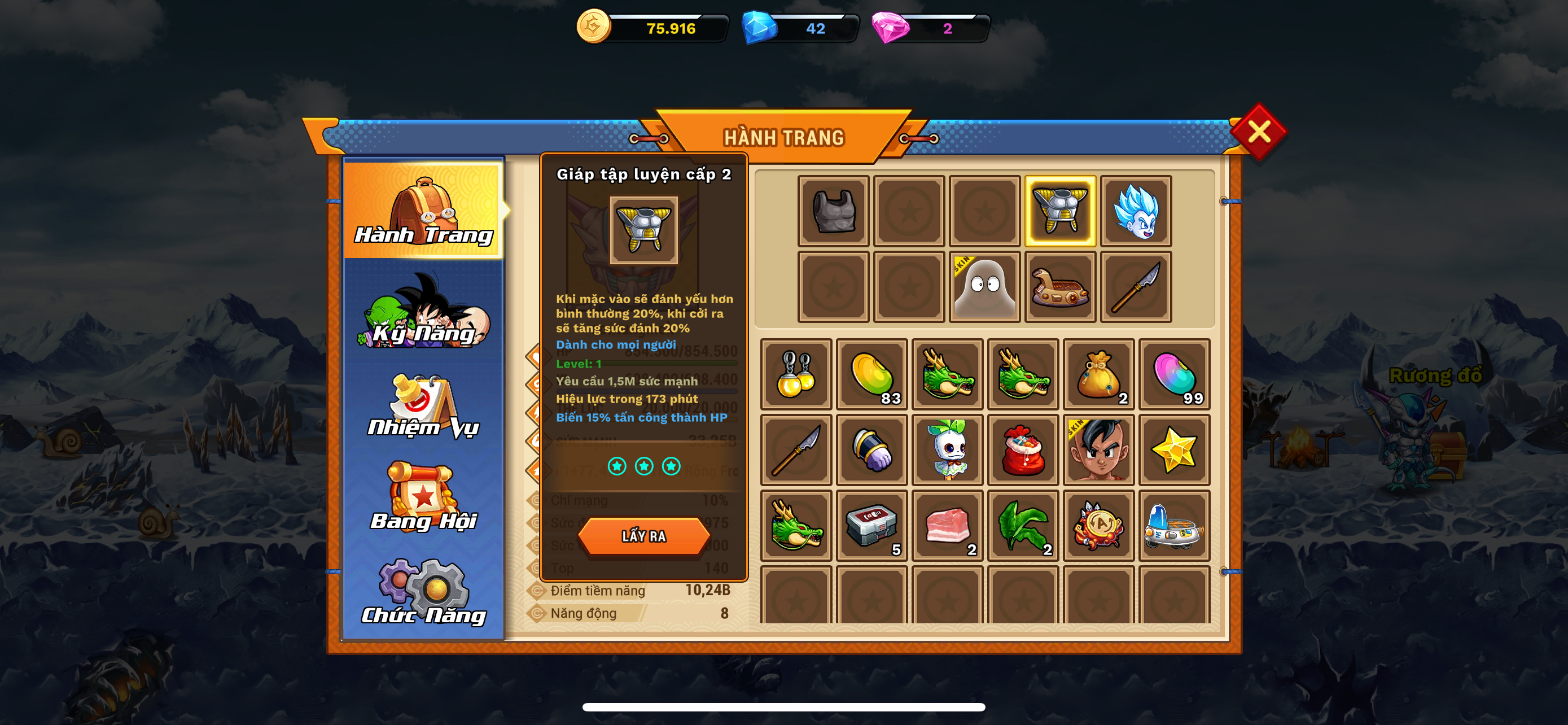Click the Lấy Ra button

(x=643, y=536)
